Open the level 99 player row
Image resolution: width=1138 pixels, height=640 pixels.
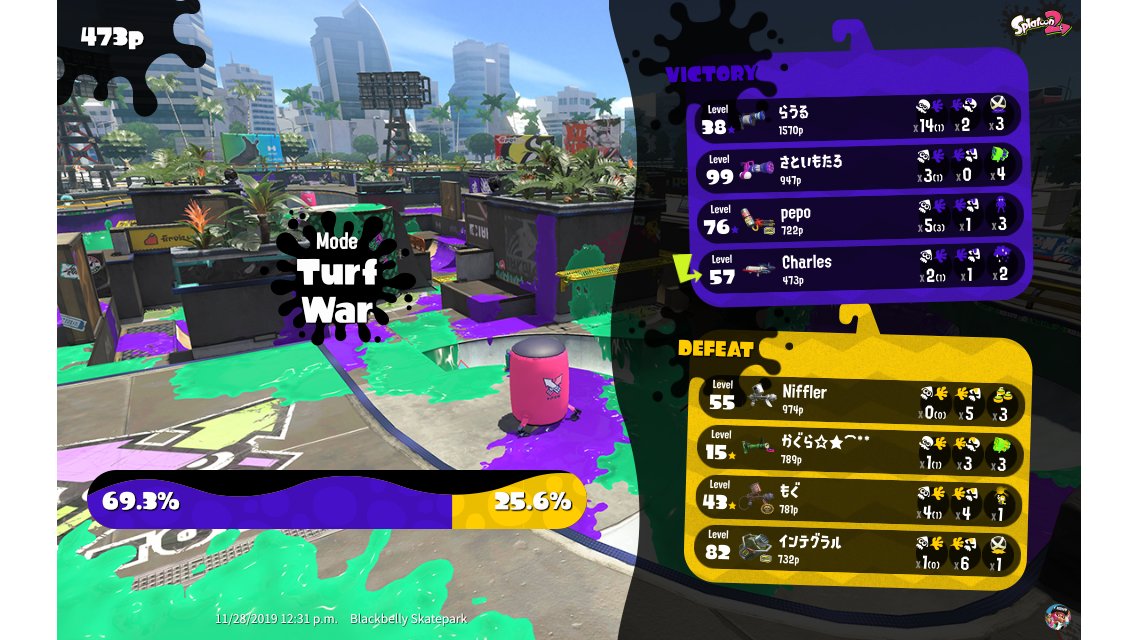tap(860, 166)
